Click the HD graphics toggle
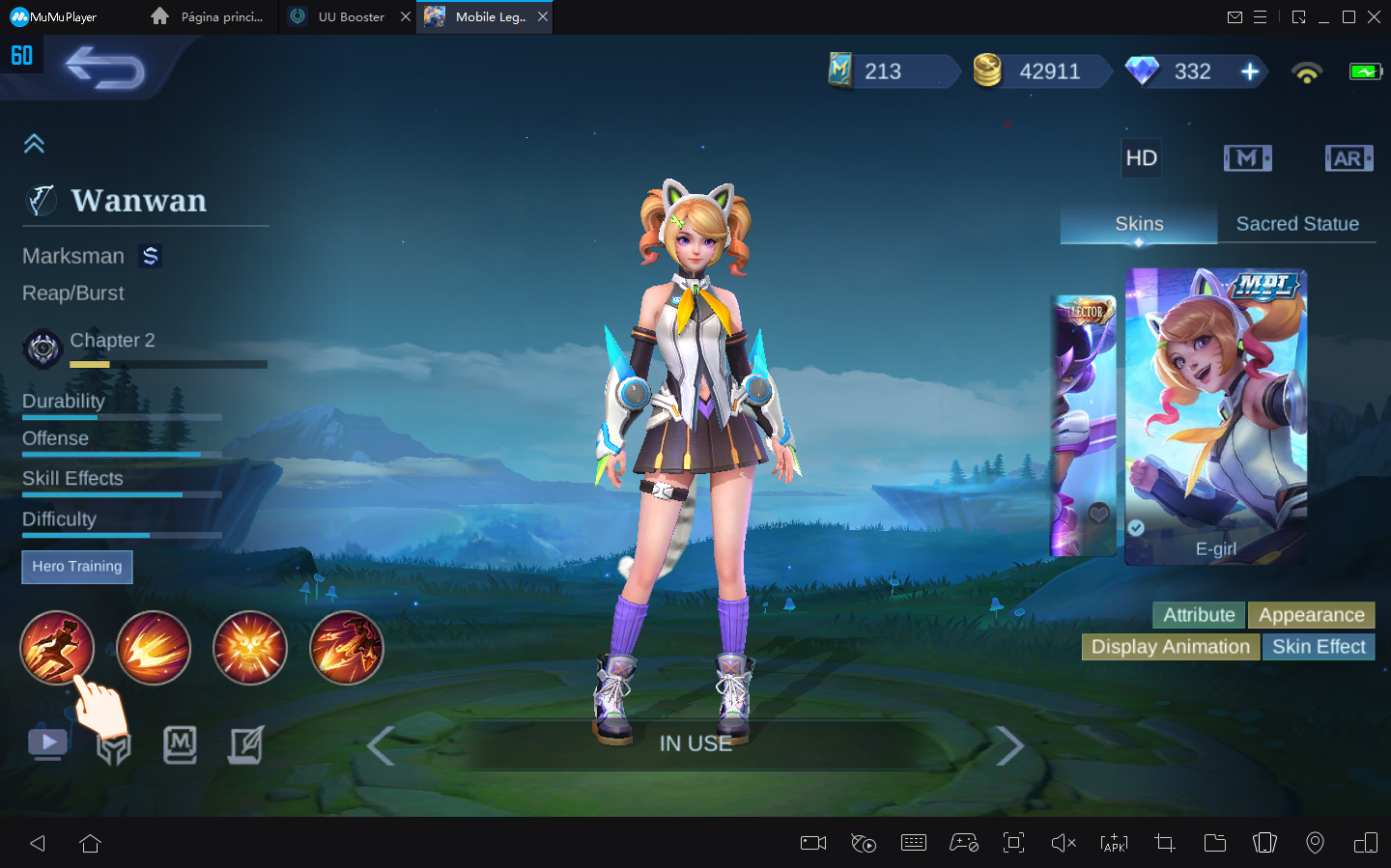Viewport: 1391px width, 868px height. tap(1141, 157)
